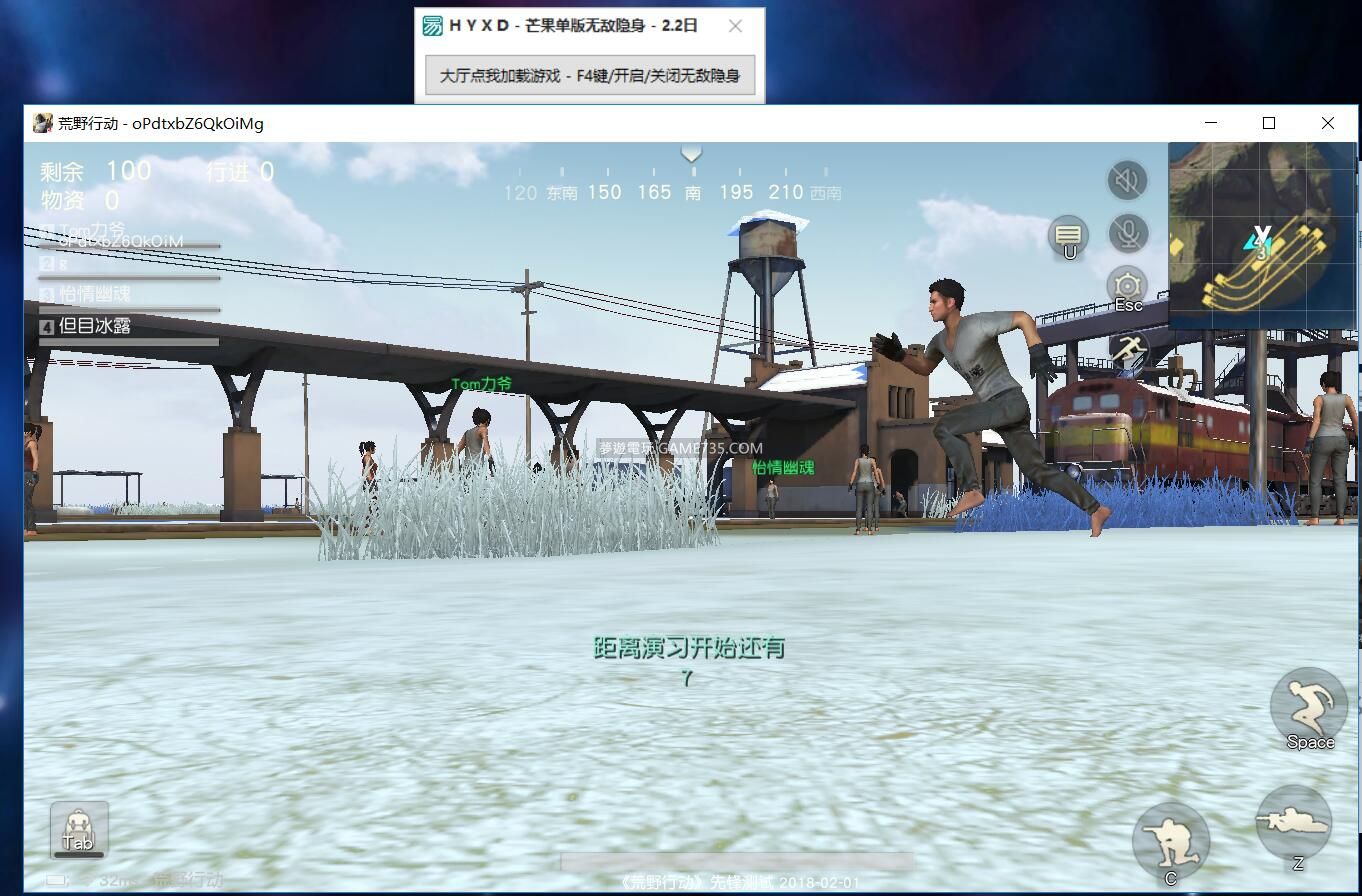Select teammate 怡情幽魂 in the squad list
This screenshot has width=1362, height=896.
pos(94,294)
